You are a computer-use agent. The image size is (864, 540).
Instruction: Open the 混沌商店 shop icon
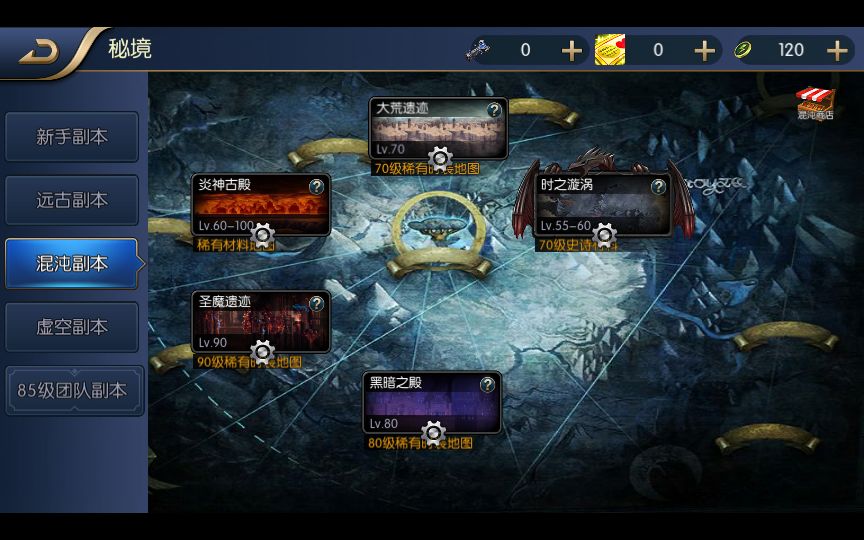click(x=815, y=103)
